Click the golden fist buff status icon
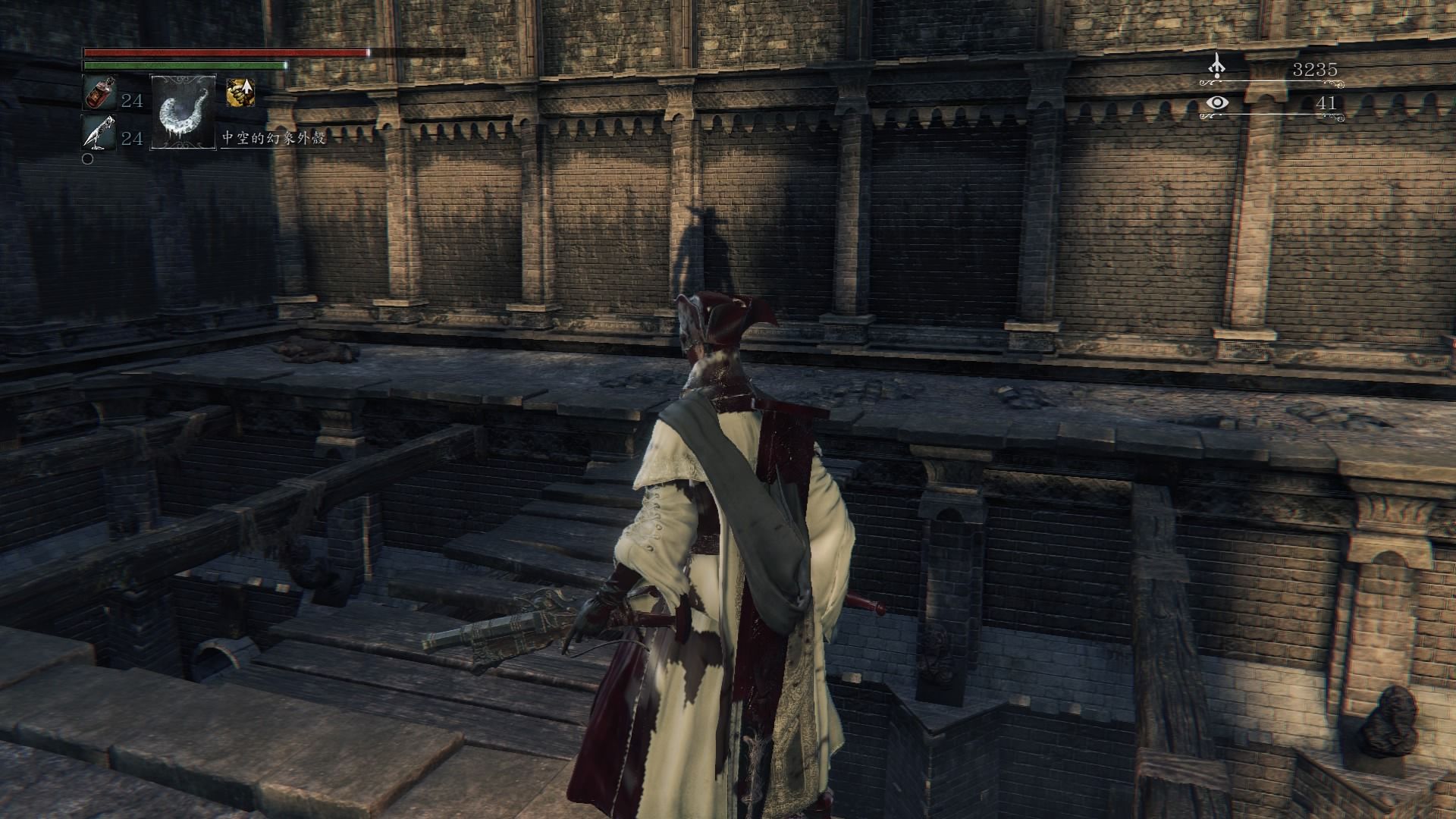The width and height of the screenshot is (1456, 819). coord(240,93)
